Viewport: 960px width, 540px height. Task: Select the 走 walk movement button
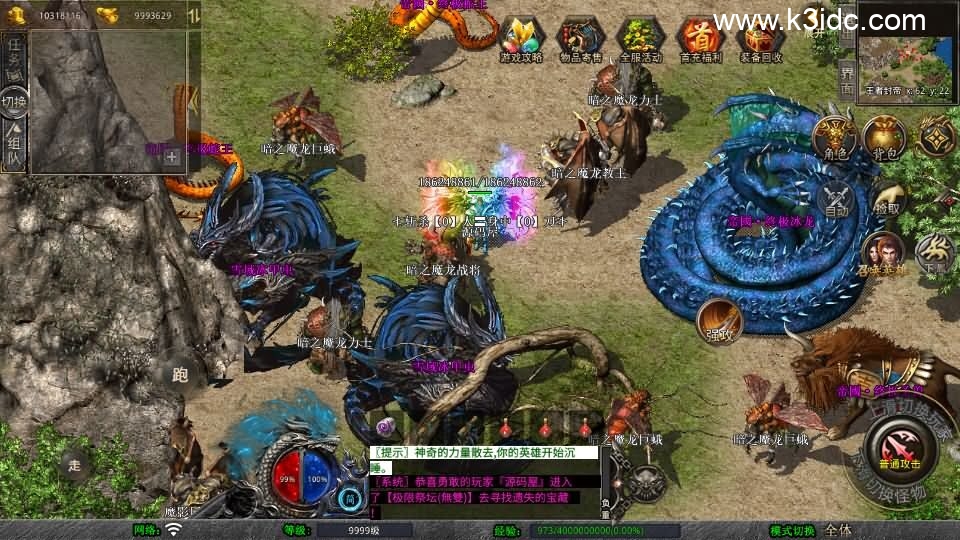(x=75, y=464)
